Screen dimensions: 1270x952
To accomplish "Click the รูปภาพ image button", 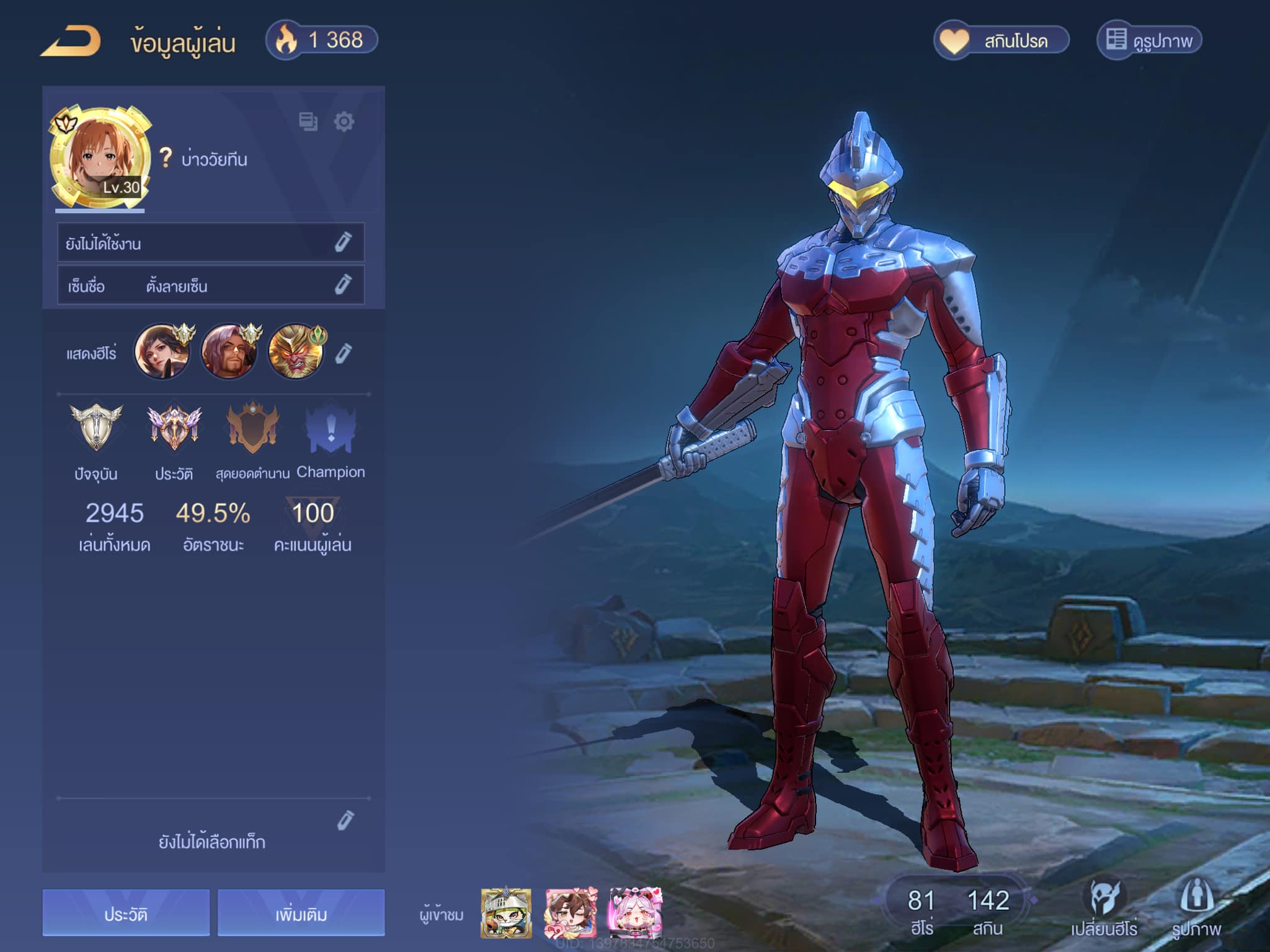I will (x=1196, y=906).
